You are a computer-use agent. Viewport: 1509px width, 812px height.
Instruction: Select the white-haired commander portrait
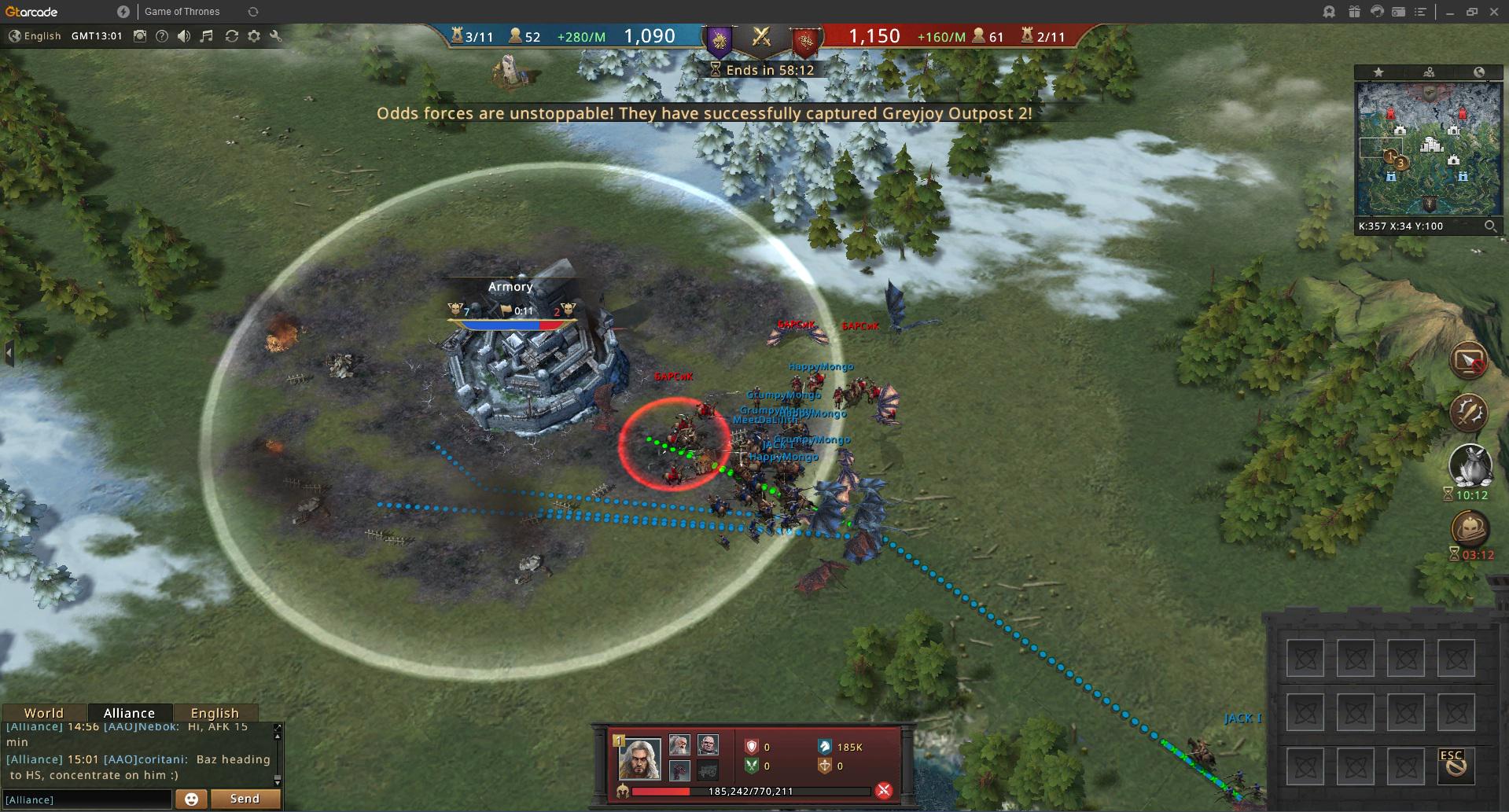pyautogui.click(x=639, y=758)
